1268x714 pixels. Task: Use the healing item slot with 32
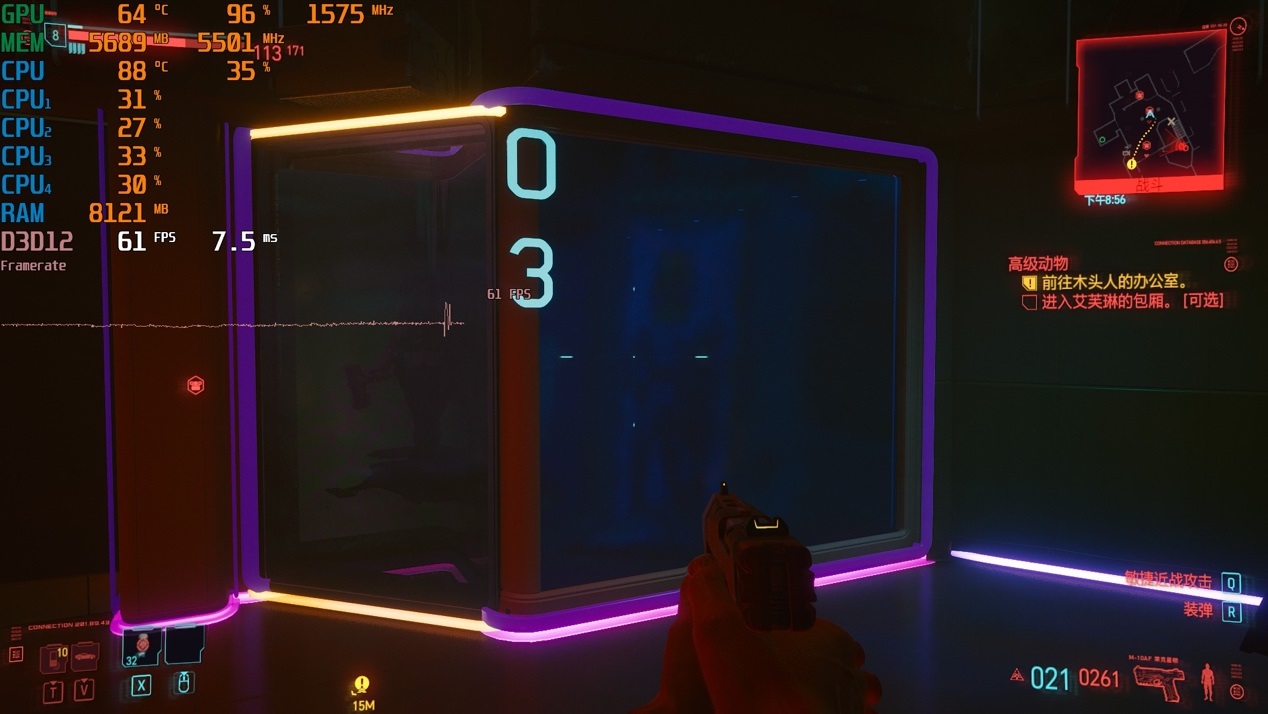(141, 648)
